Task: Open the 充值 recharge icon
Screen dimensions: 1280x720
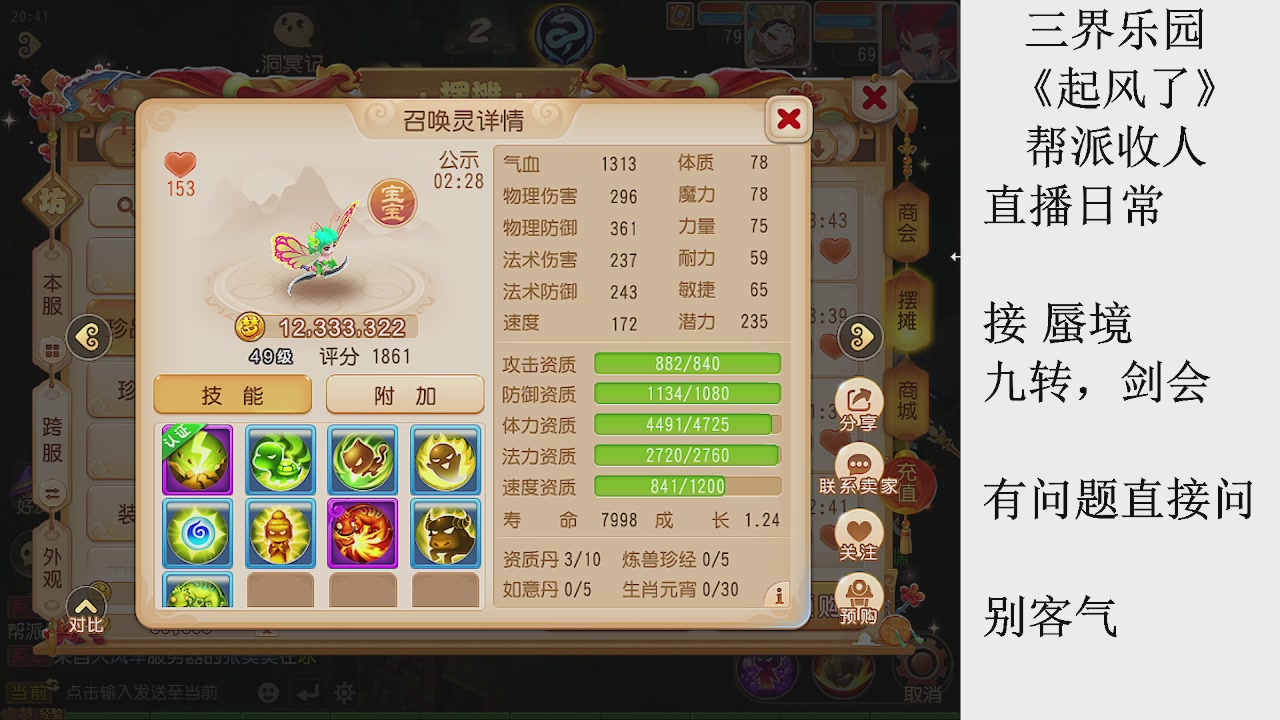Action: [x=907, y=480]
